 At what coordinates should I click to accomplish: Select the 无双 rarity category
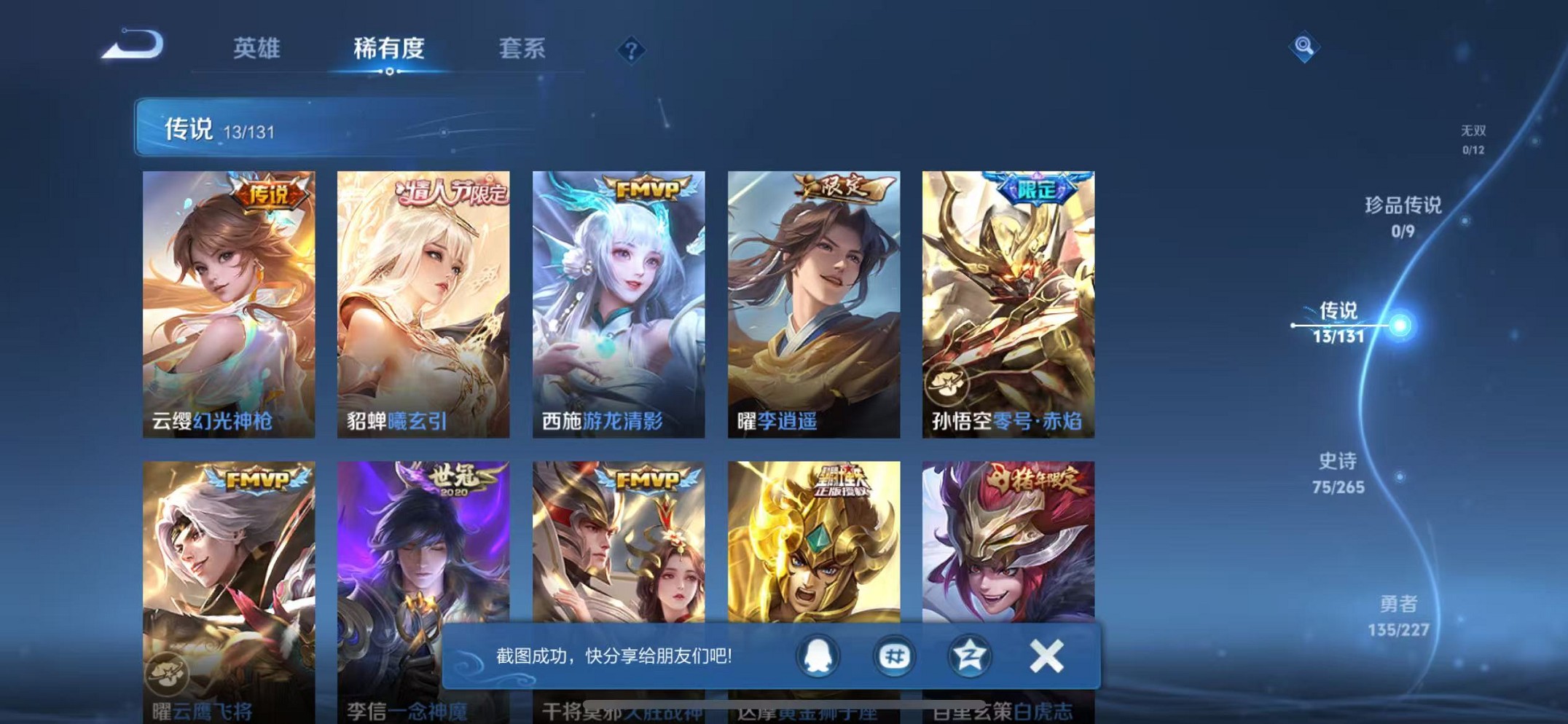tap(1473, 138)
